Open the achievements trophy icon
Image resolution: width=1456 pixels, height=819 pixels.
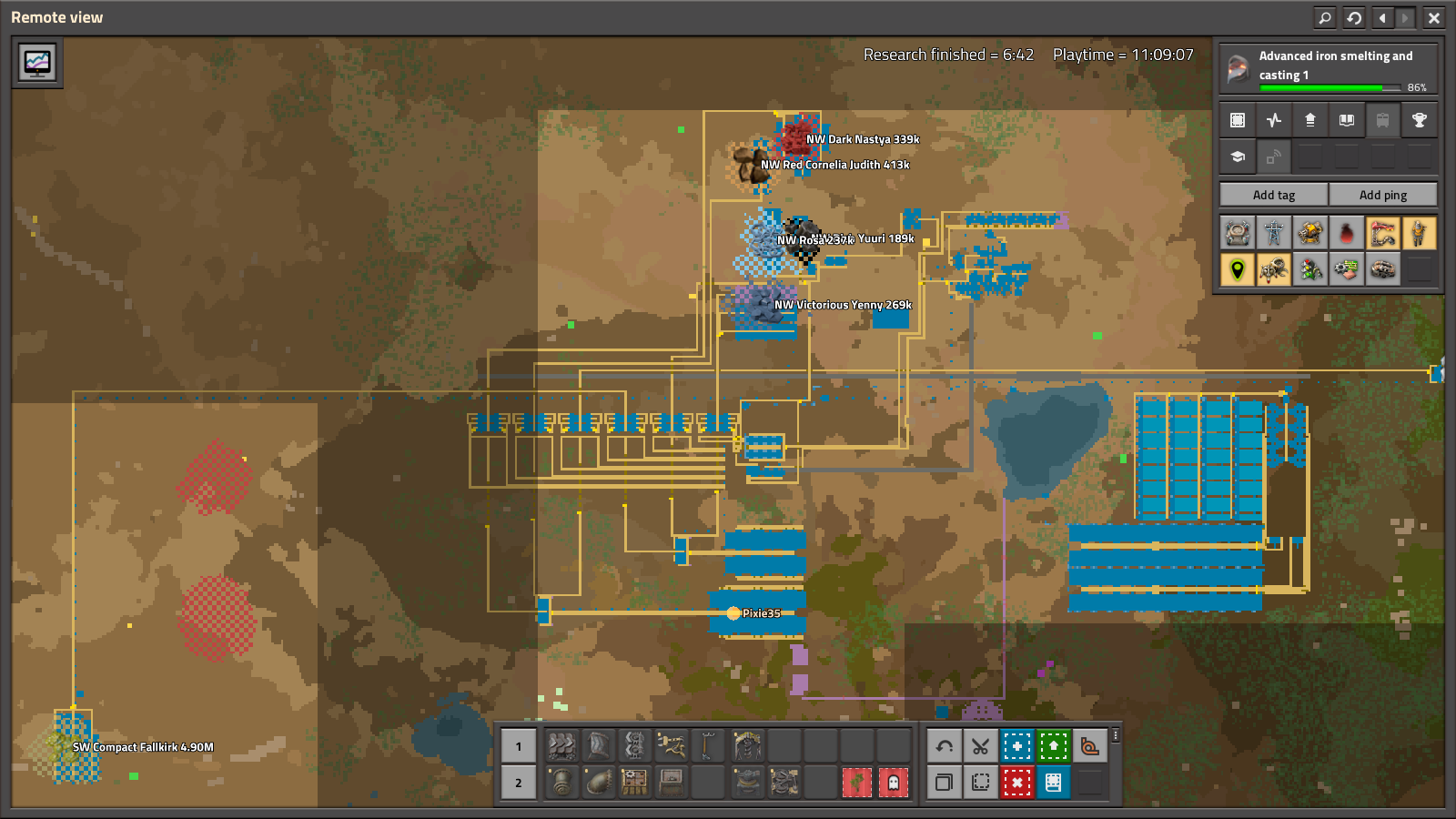1419,119
